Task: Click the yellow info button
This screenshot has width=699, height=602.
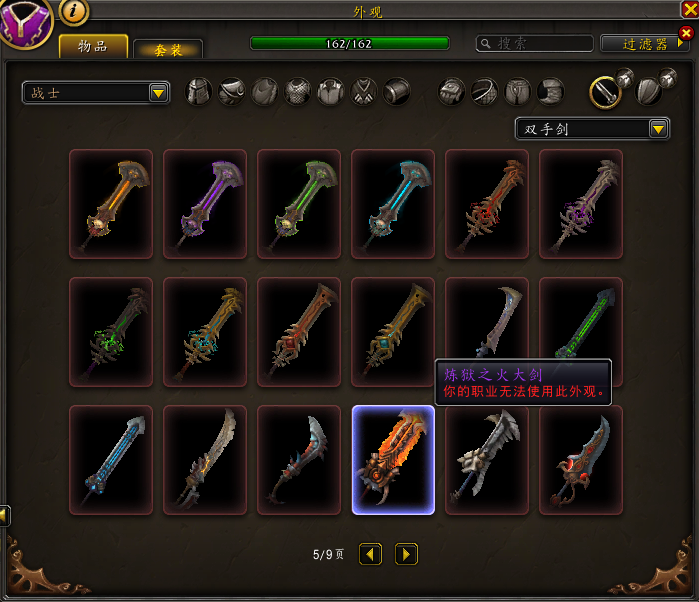Action: (x=75, y=12)
